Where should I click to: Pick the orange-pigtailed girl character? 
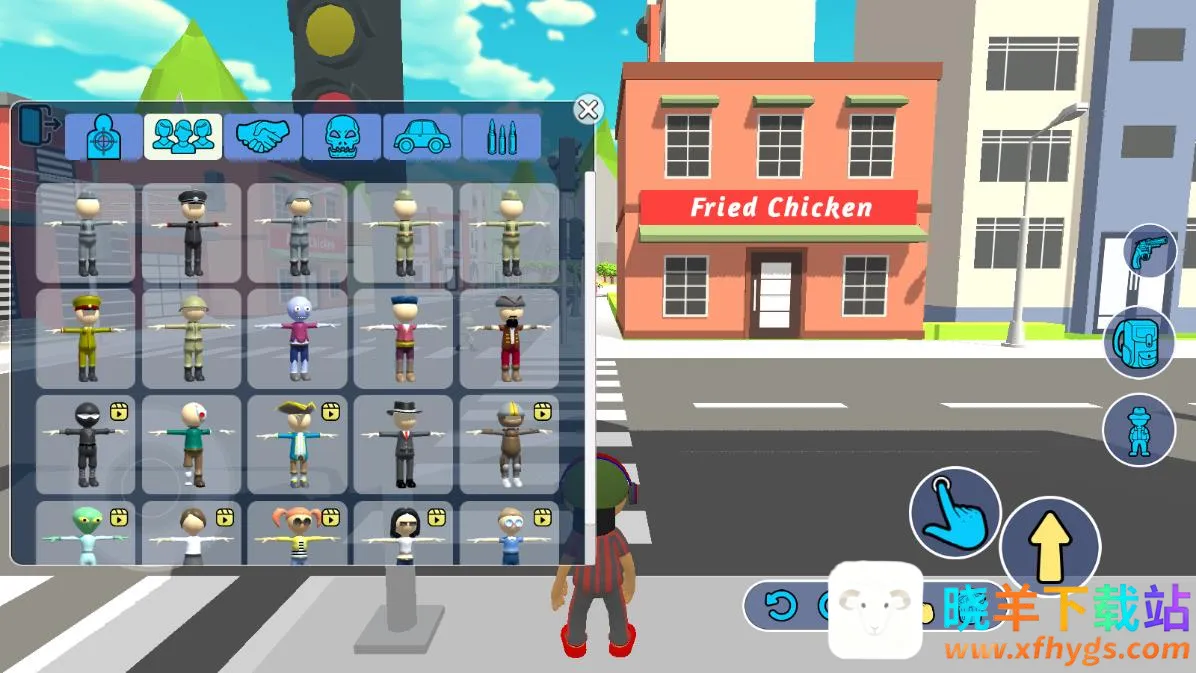(x=297, y=534)
